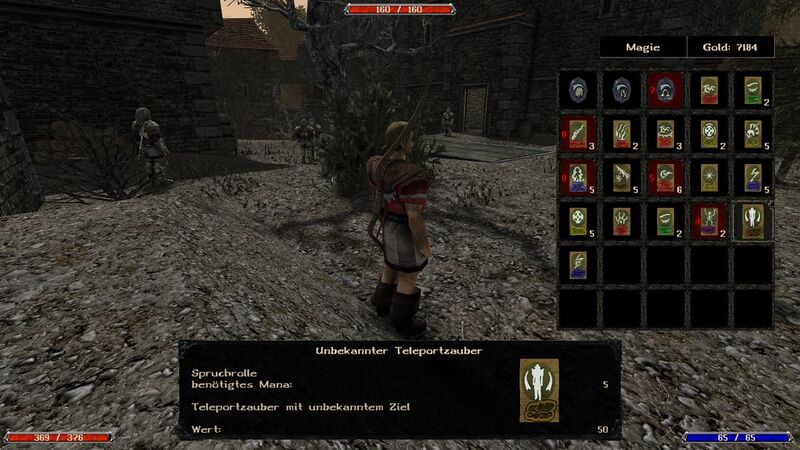The height and width of the screenshot is (450, 800).
Task: Select the claw marks spell scroll
Action: click(619, 134)
